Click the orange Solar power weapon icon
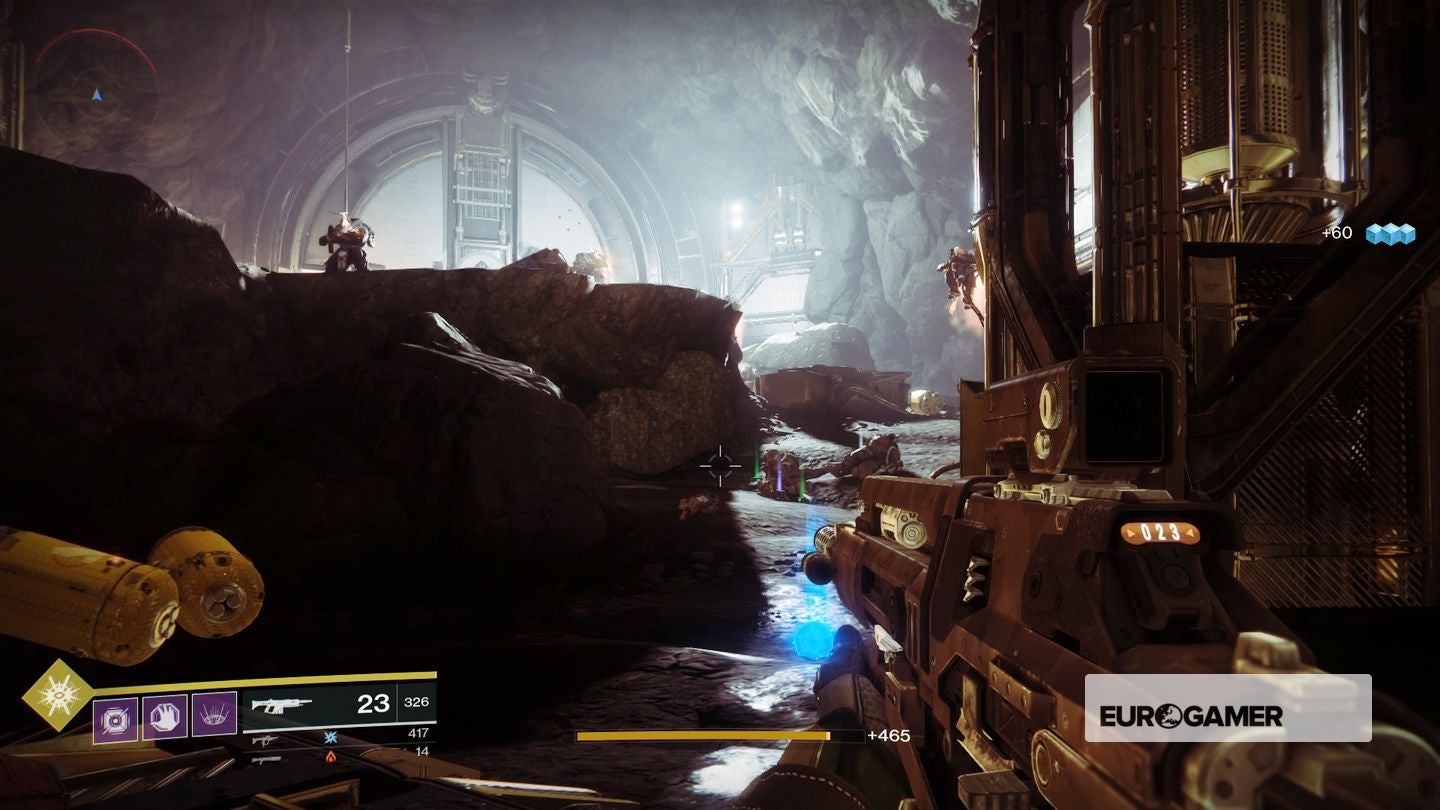Screen dimensions: 1440x810 pos(330,758)
